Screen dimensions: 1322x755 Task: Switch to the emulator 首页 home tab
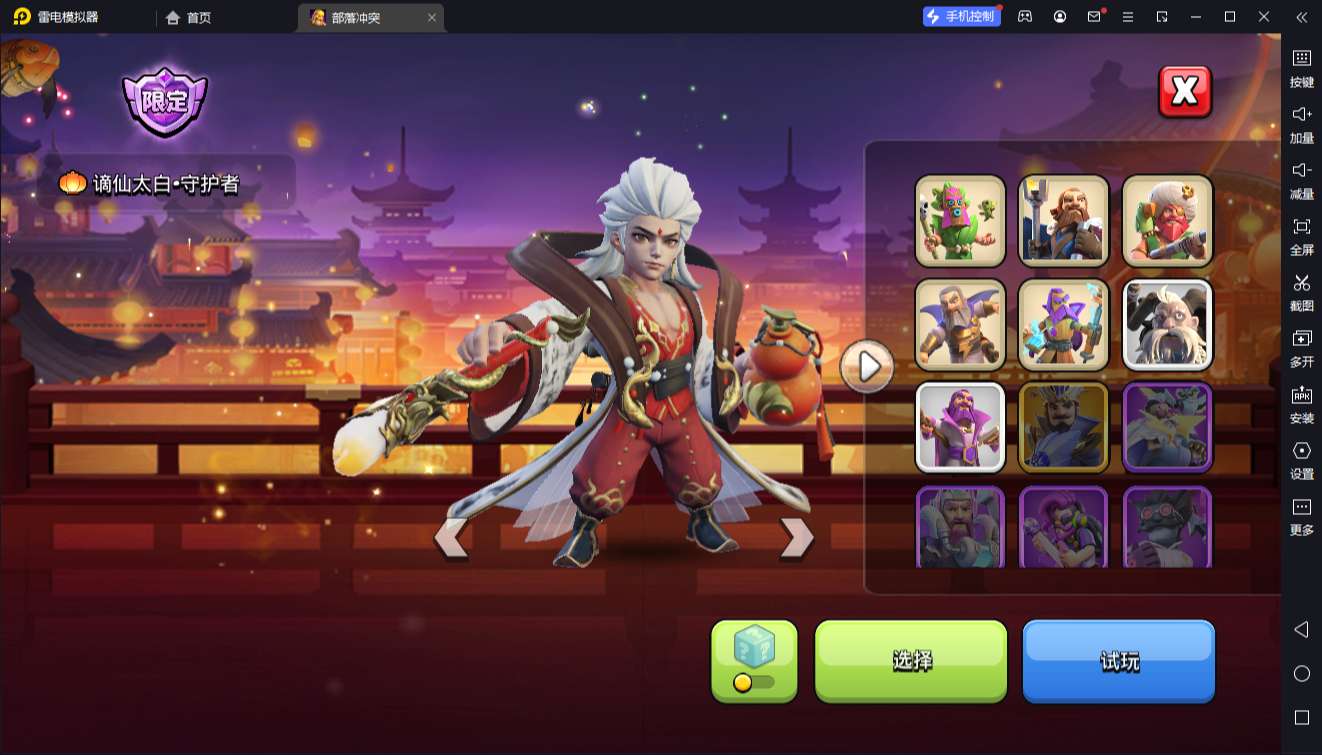189,17
